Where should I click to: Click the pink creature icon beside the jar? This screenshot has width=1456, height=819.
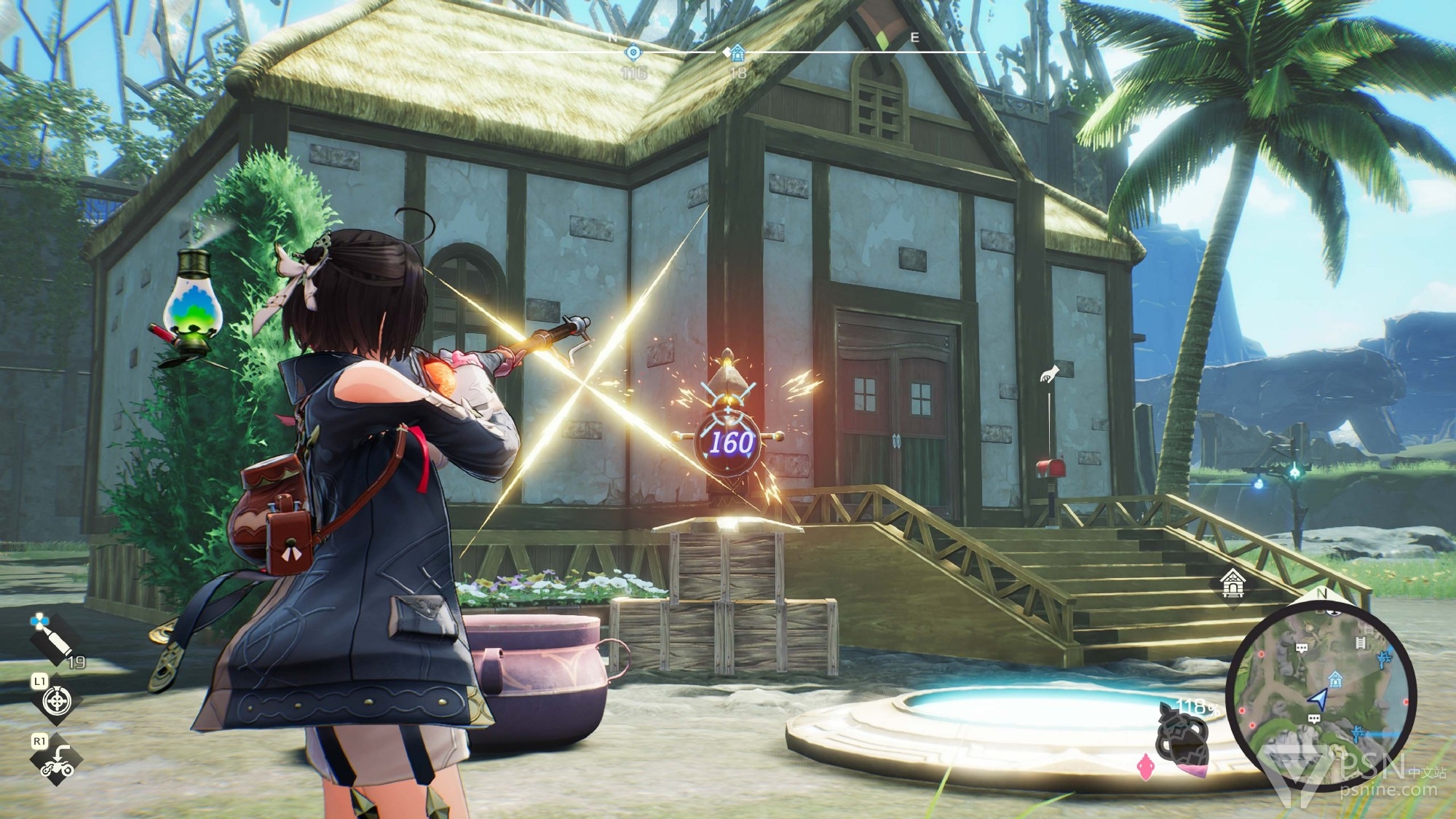coord(1145,766)
